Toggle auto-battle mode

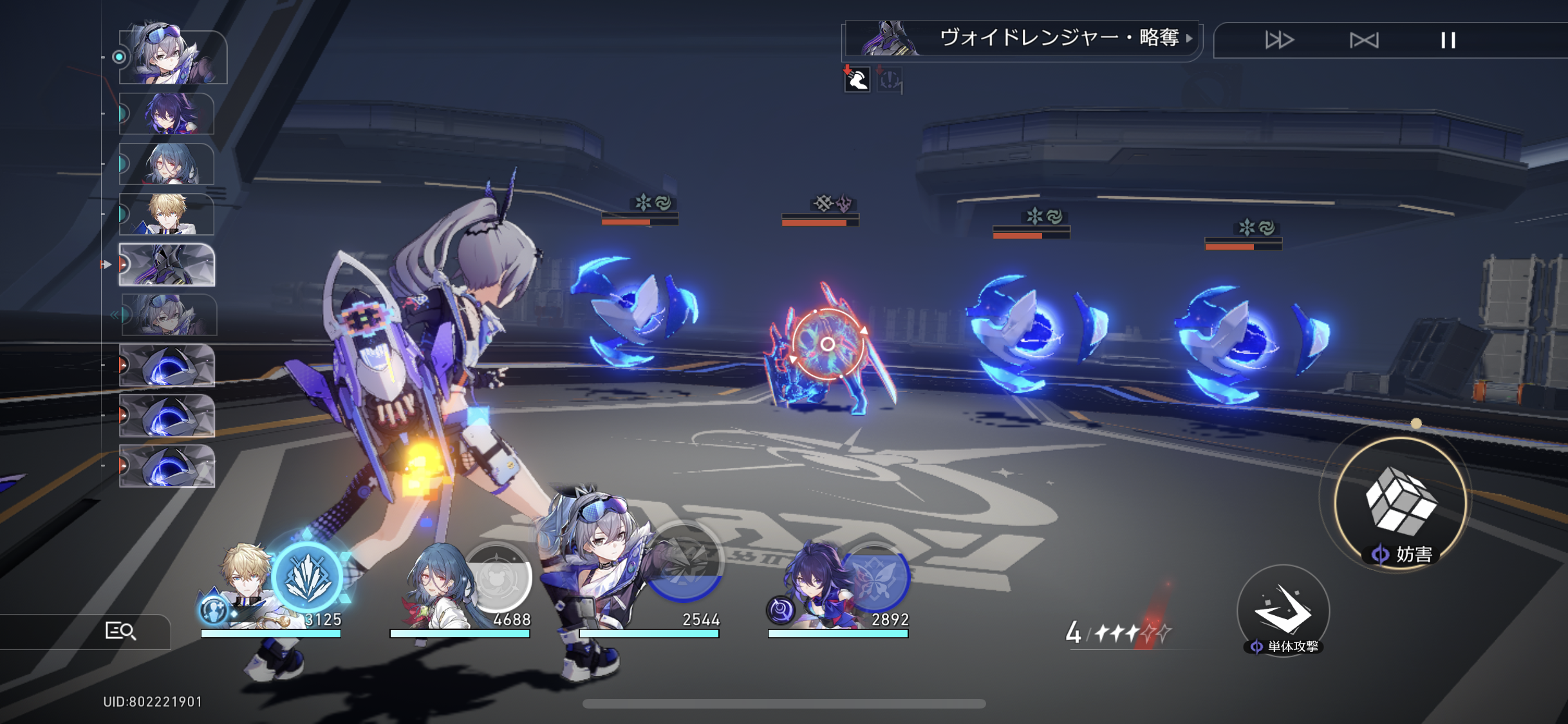[x=1364, y=41]
